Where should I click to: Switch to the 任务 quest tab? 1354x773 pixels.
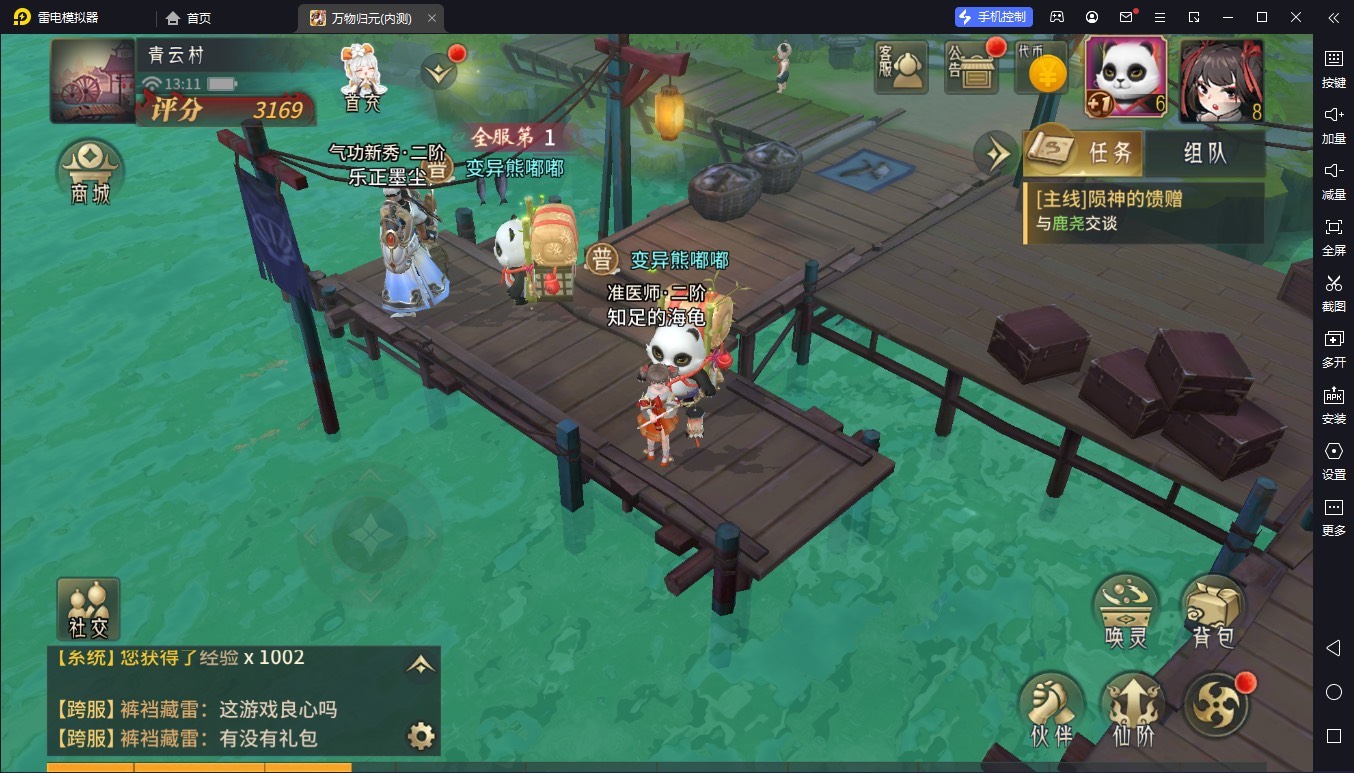click(1085, 153)
